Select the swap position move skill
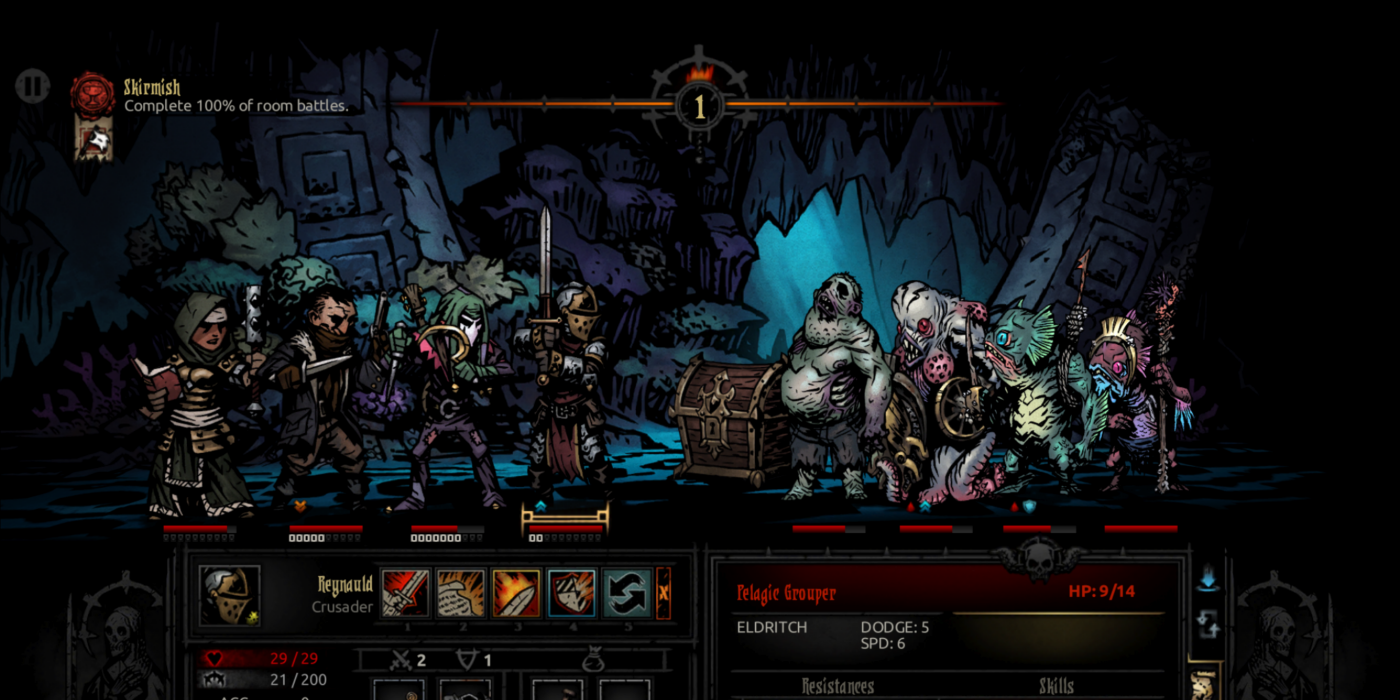Image resolution: width=1400 pixels, height=700 pixels. click(627, 593)
